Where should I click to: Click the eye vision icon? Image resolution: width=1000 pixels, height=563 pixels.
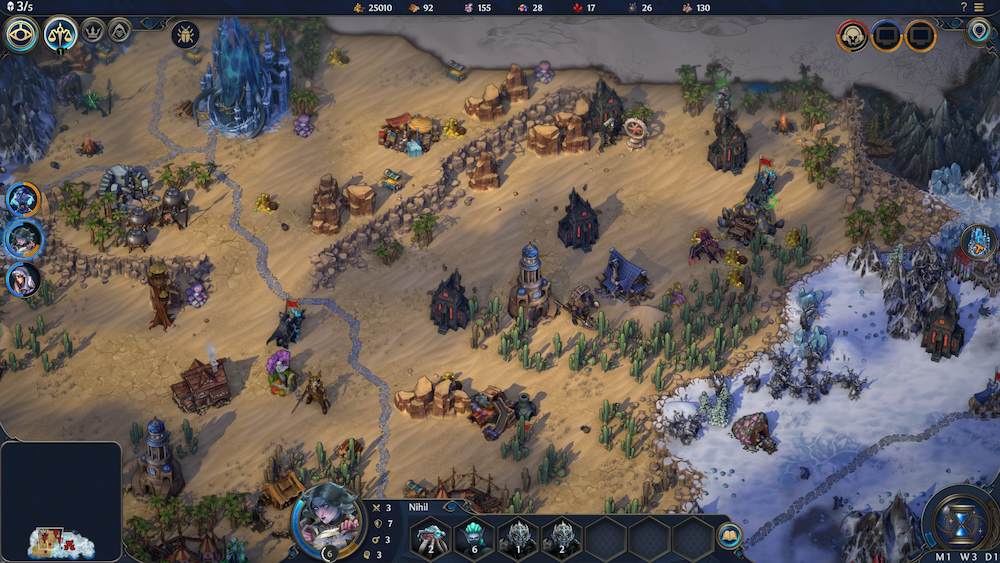[x=21, y=35]
